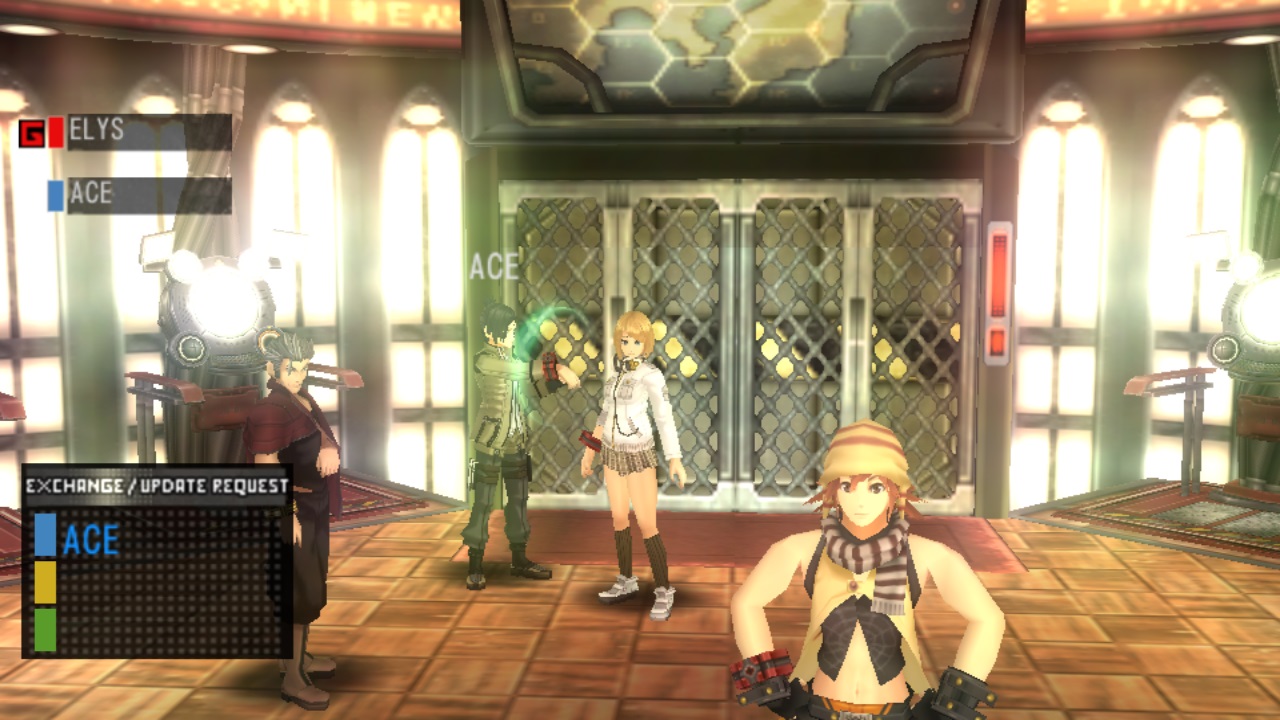Image resolution: width=1280 pixels, height=720 pixels.
Task: Choose ACE in the Exchange/Update Request list
Action: point(92,540)
